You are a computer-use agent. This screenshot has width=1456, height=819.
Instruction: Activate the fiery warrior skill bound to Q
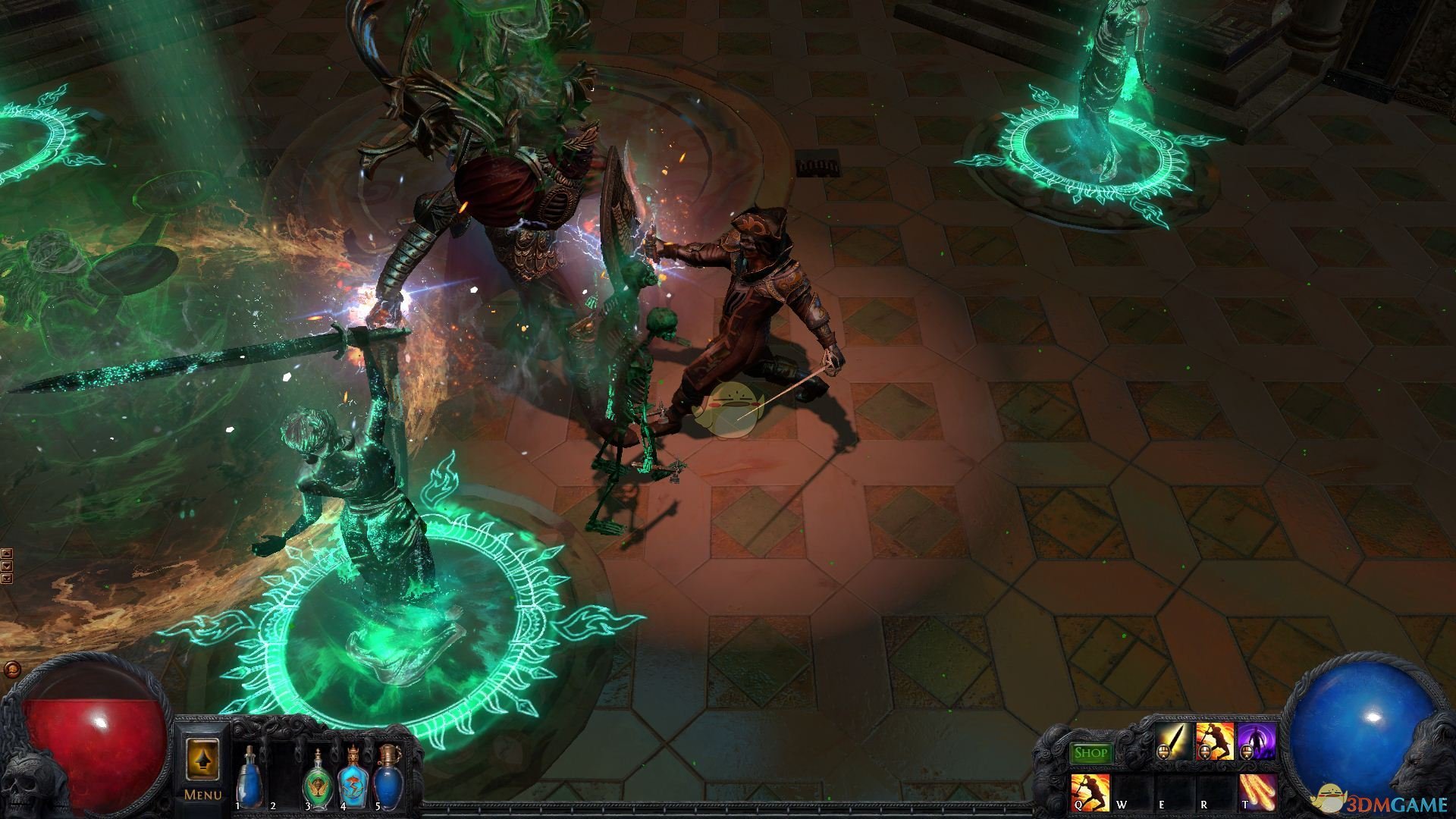[1090, 792]
